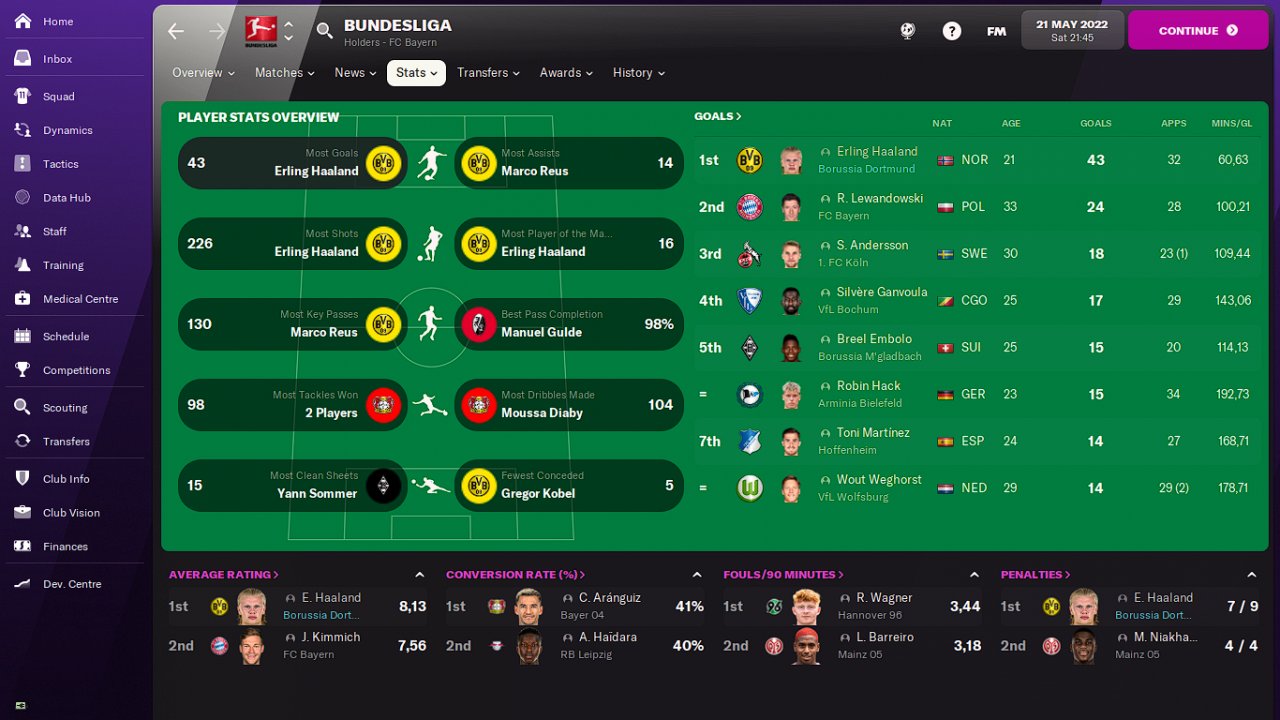Go back with the left arrow
The height and width of the screenshot is (720, 1280).
(176, 31)
